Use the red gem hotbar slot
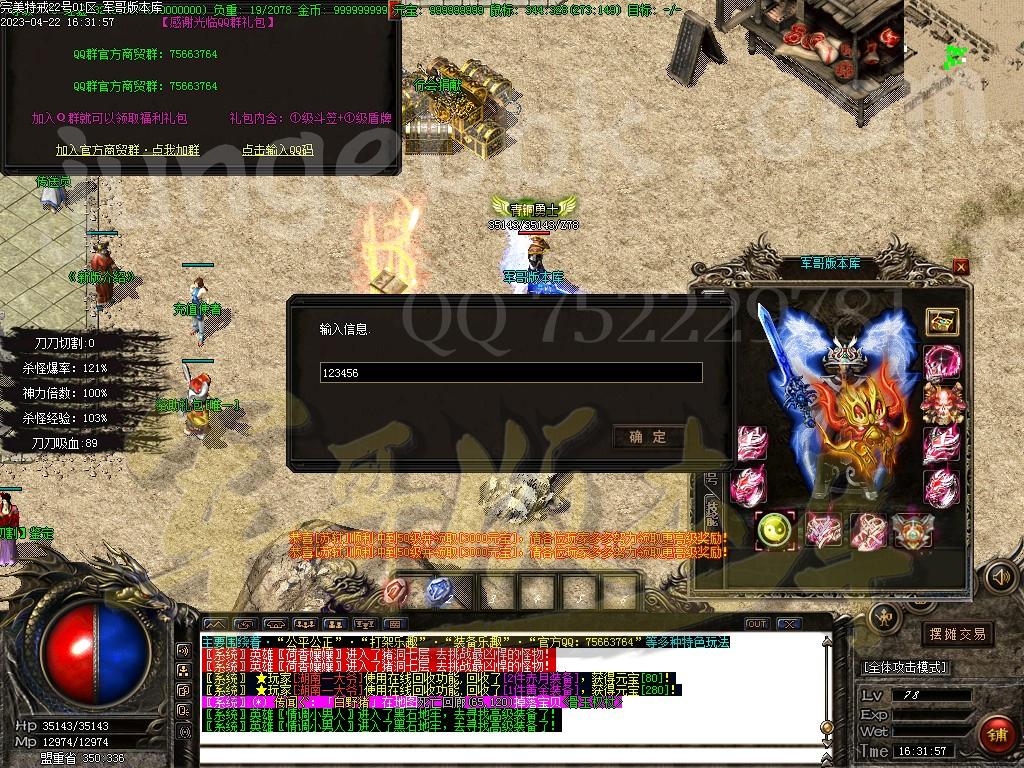 tap(396, 591)
